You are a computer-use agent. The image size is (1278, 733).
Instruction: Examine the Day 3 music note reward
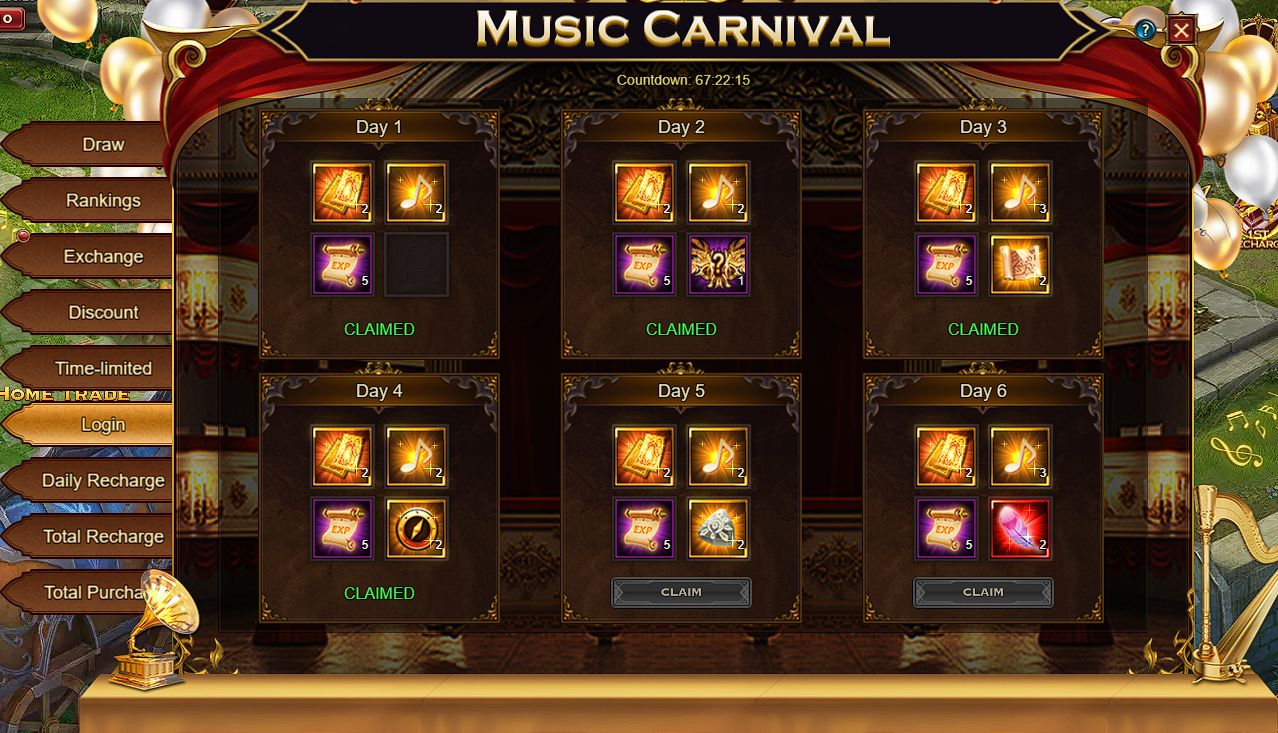click(x=1020, y=192)
